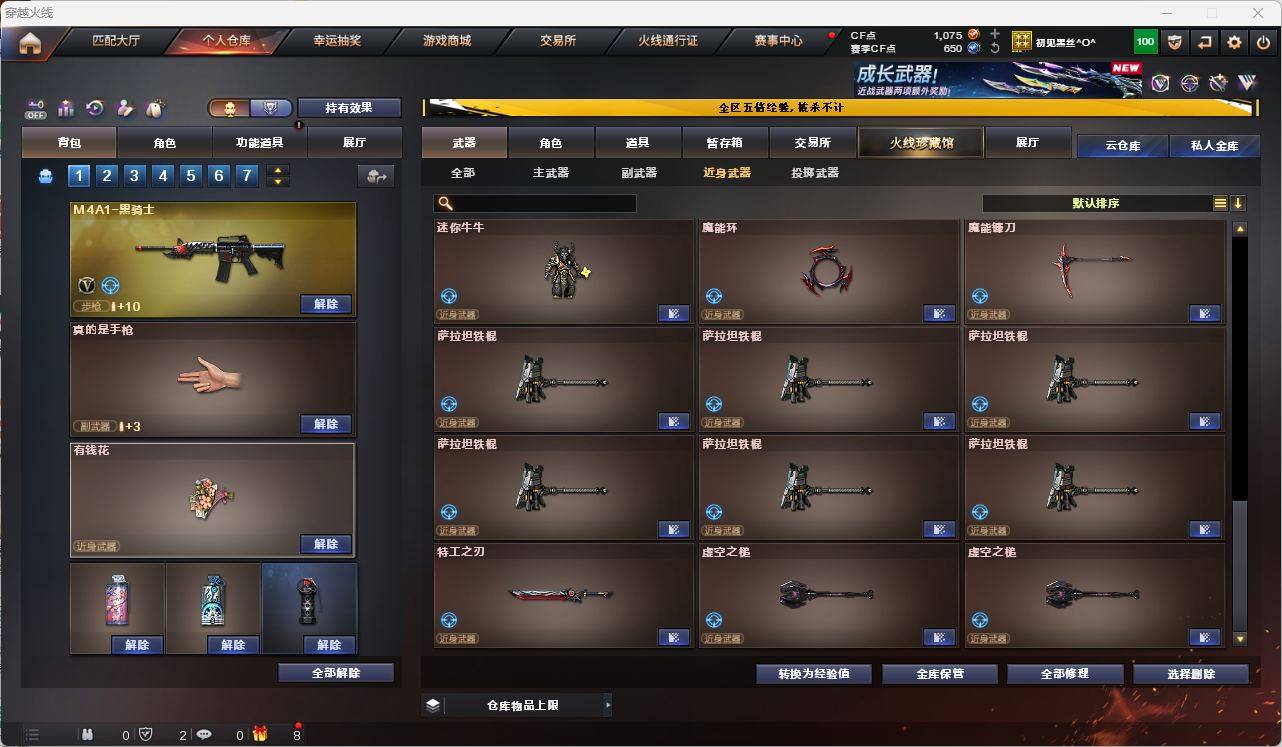The width and height of the screenshot is (1282, 747).
Task: Click 转换为经验值 at the bottom
Action: tap(813, 673)
